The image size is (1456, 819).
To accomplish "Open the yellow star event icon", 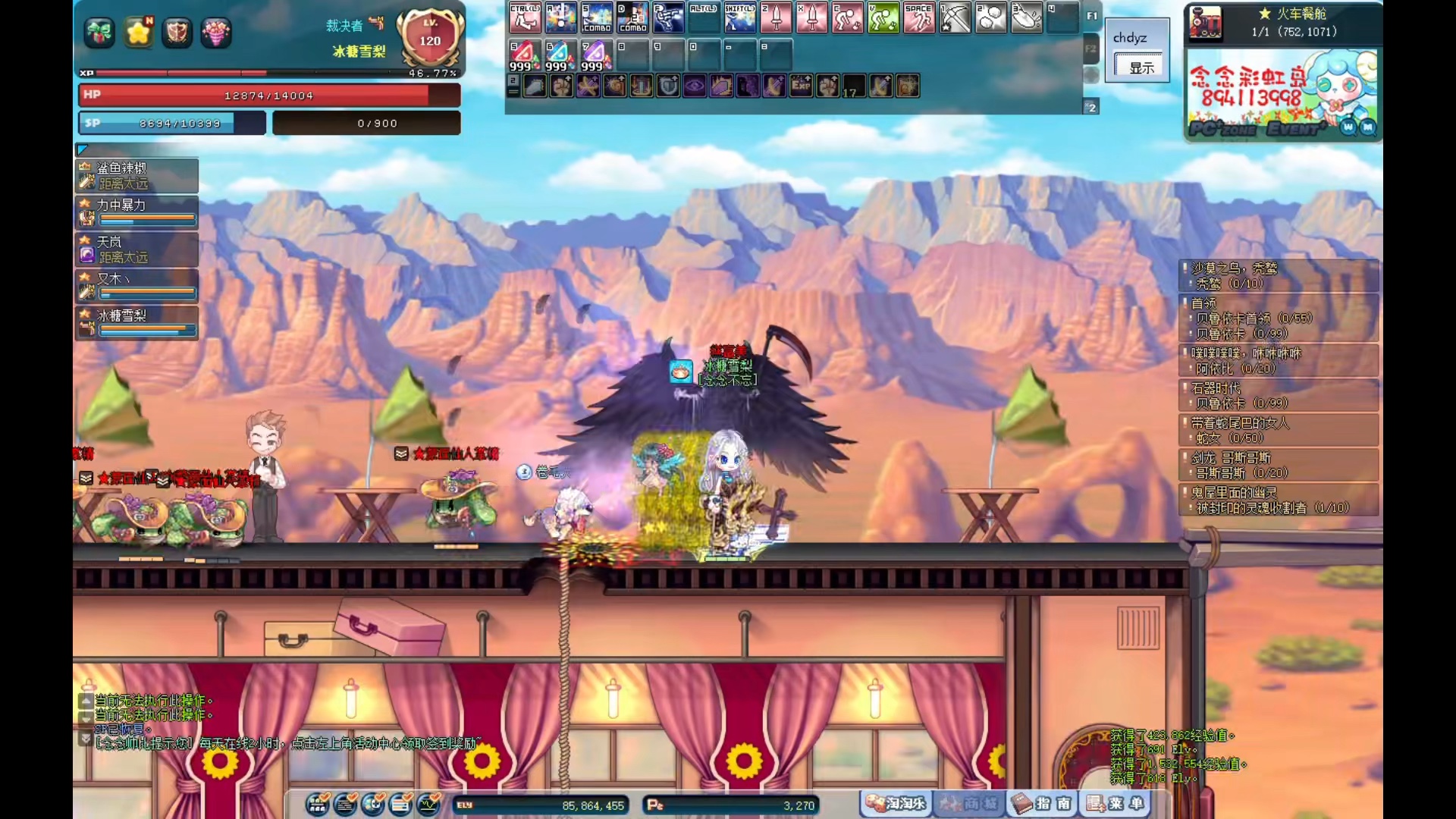I will [139, 33].
